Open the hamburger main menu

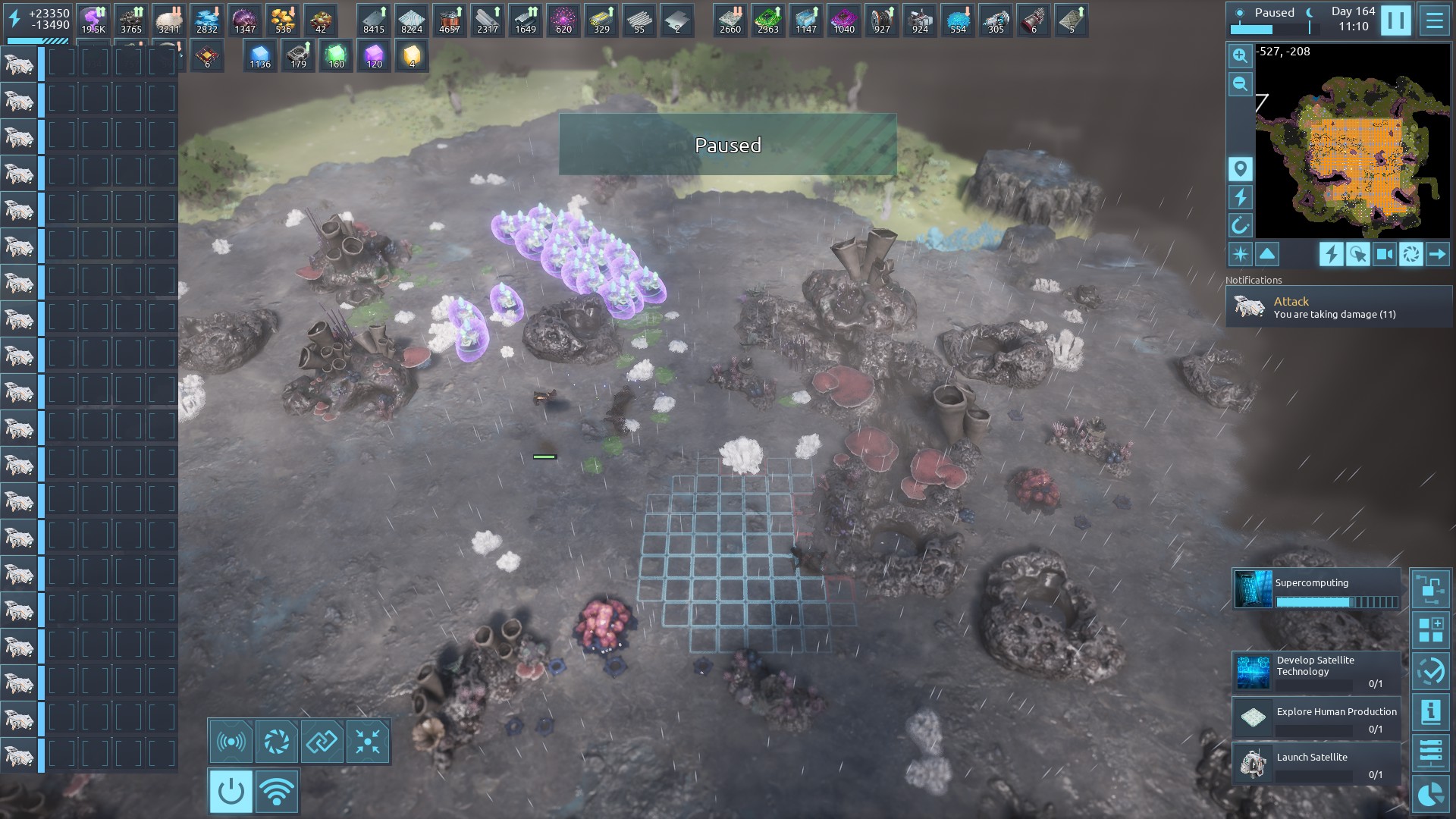click(x=1434, y=20)
